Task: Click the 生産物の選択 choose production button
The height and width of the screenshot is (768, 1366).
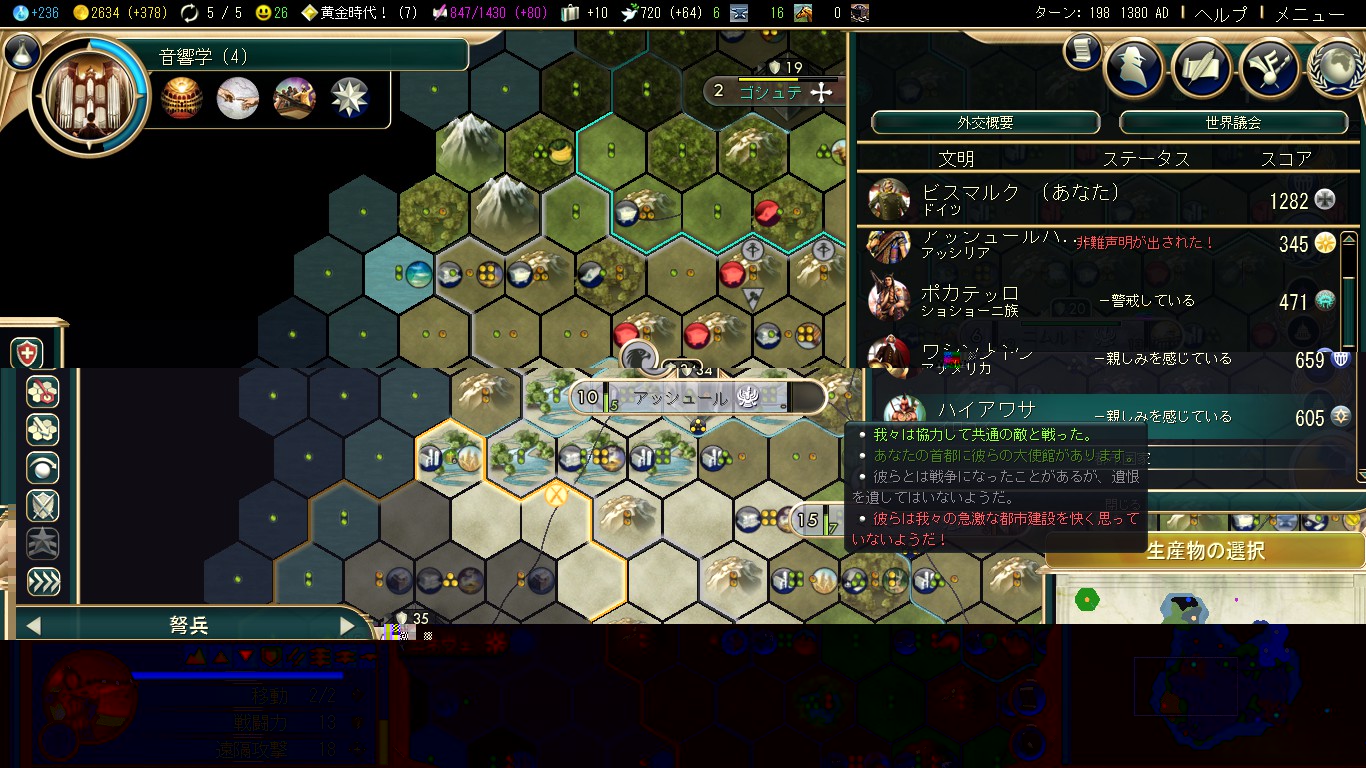Action: [1204, 550]
